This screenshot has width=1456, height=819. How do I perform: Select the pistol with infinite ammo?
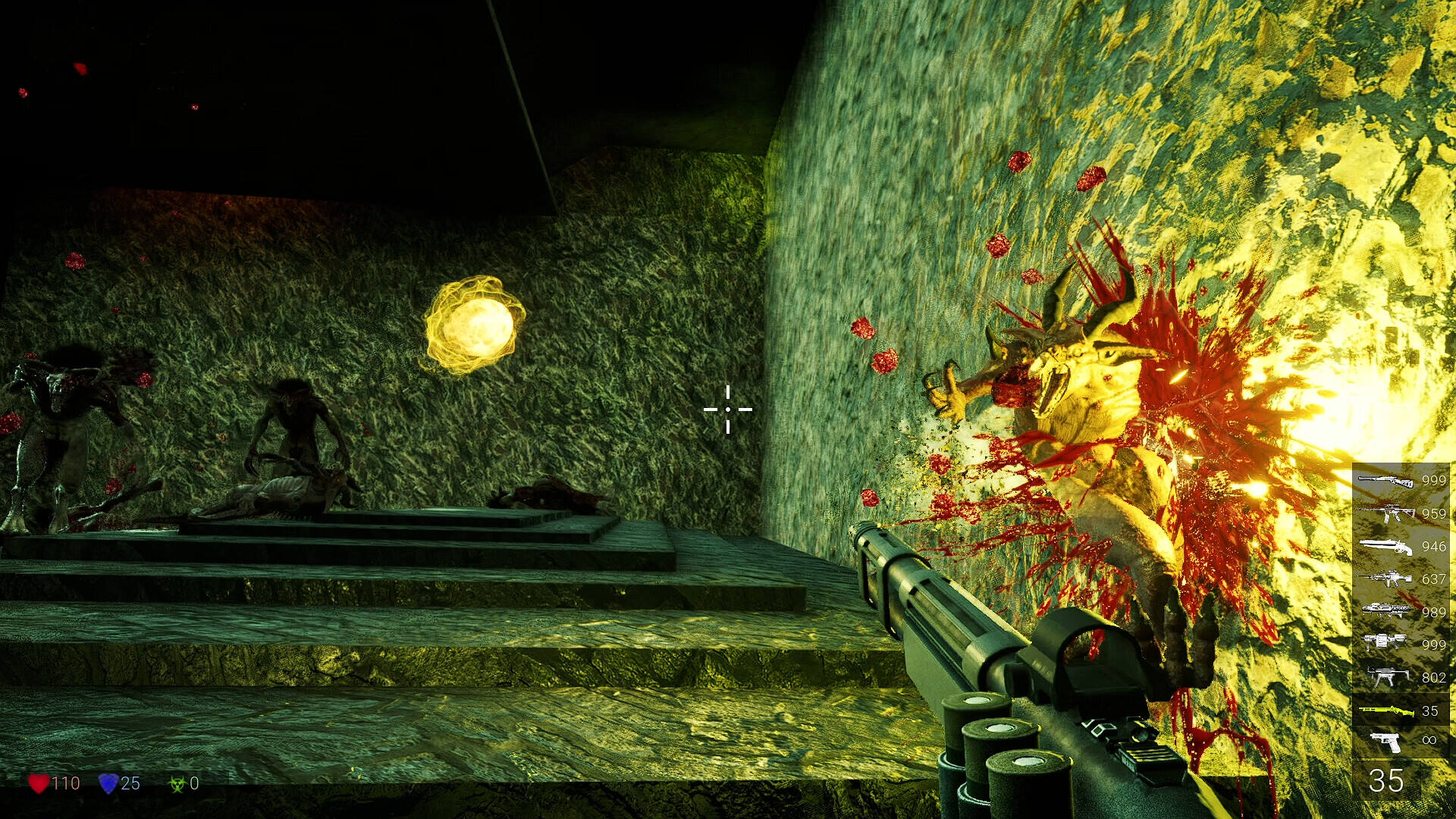(x=1386, y=741)
